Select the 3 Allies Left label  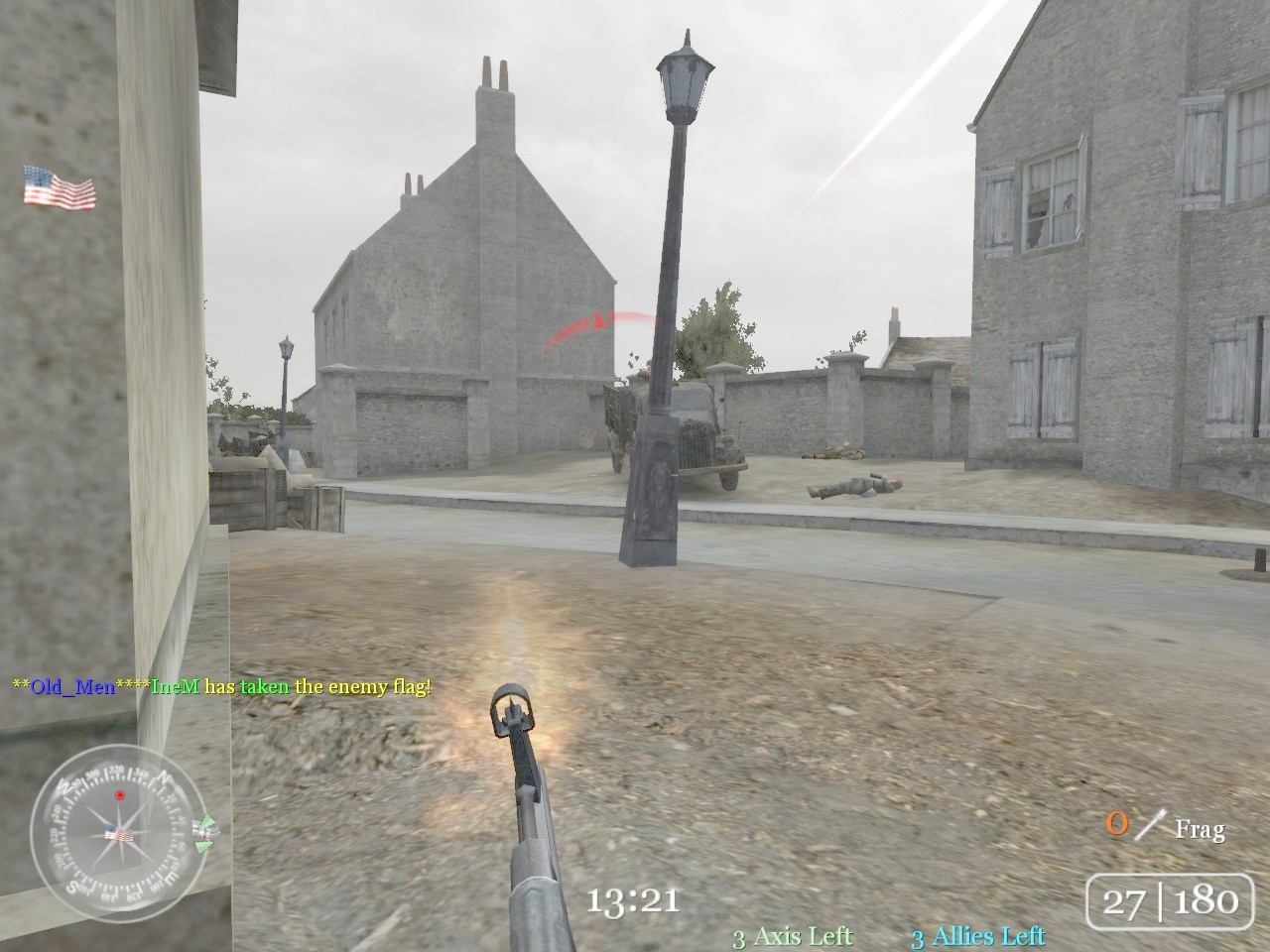pyautogui.click(x=979, y=935)
